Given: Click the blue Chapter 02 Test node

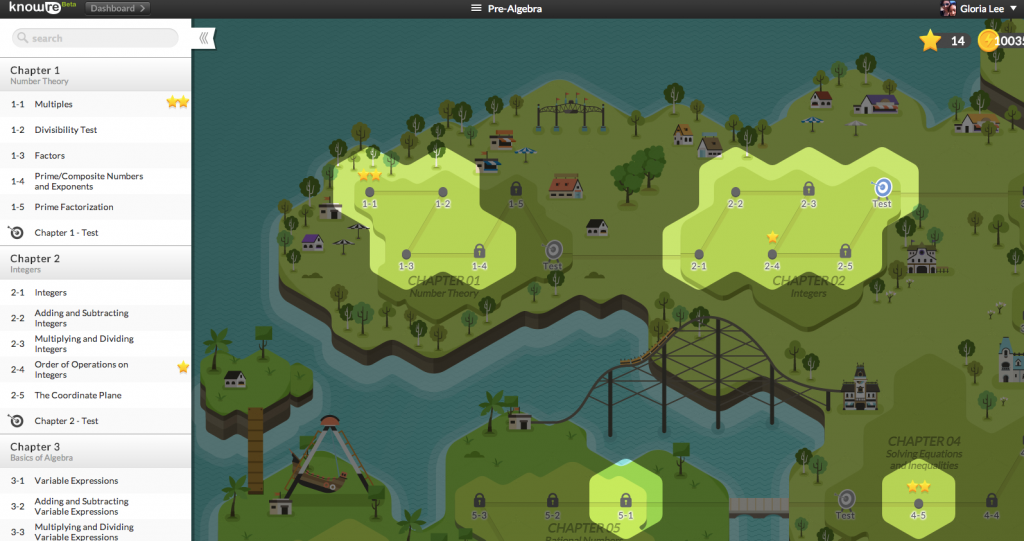Looking at the screenshot, I should (x=882, y=187).
